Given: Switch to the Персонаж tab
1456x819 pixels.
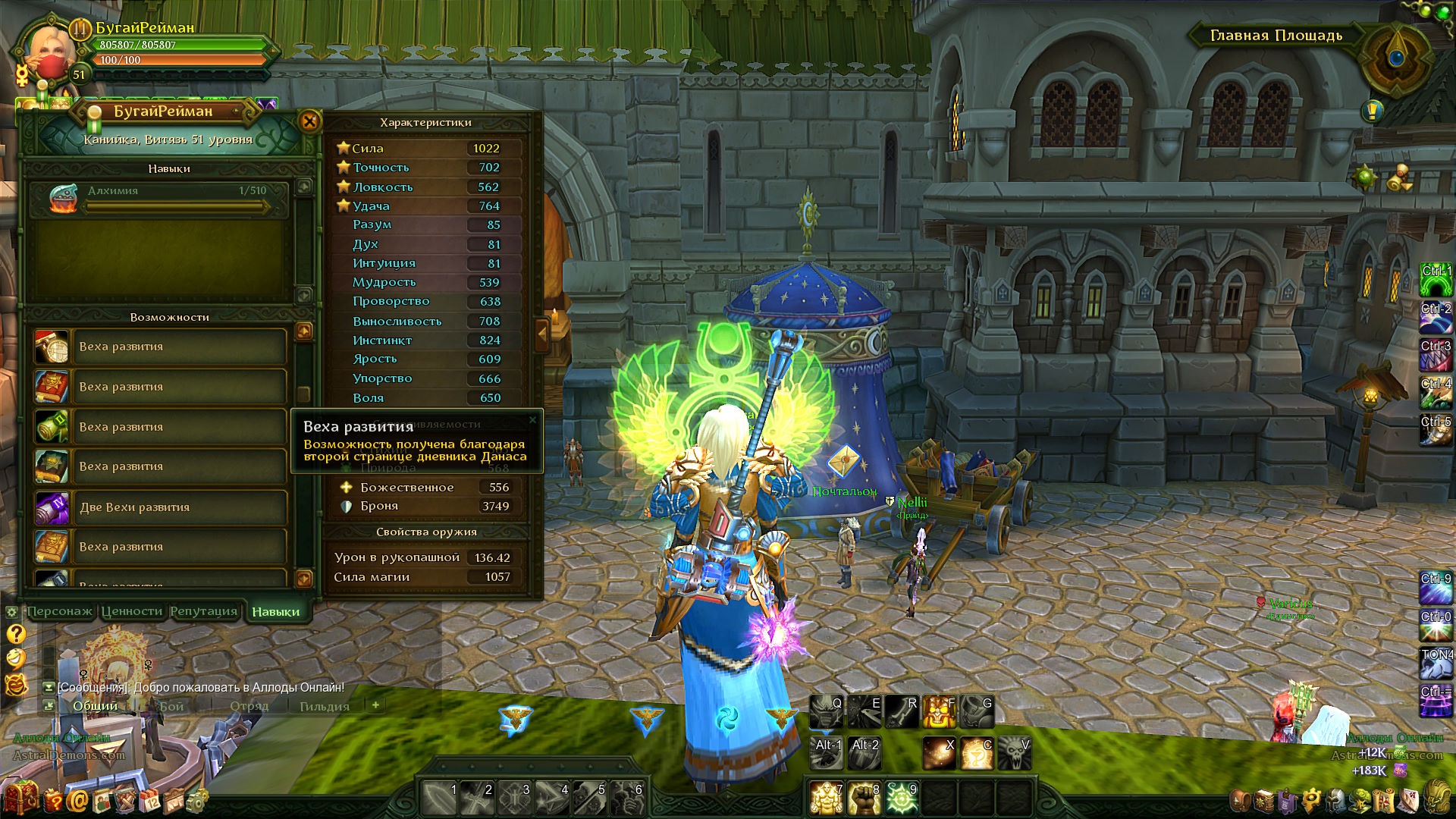Looking at the screenshot, I should (x=59, y=611).
